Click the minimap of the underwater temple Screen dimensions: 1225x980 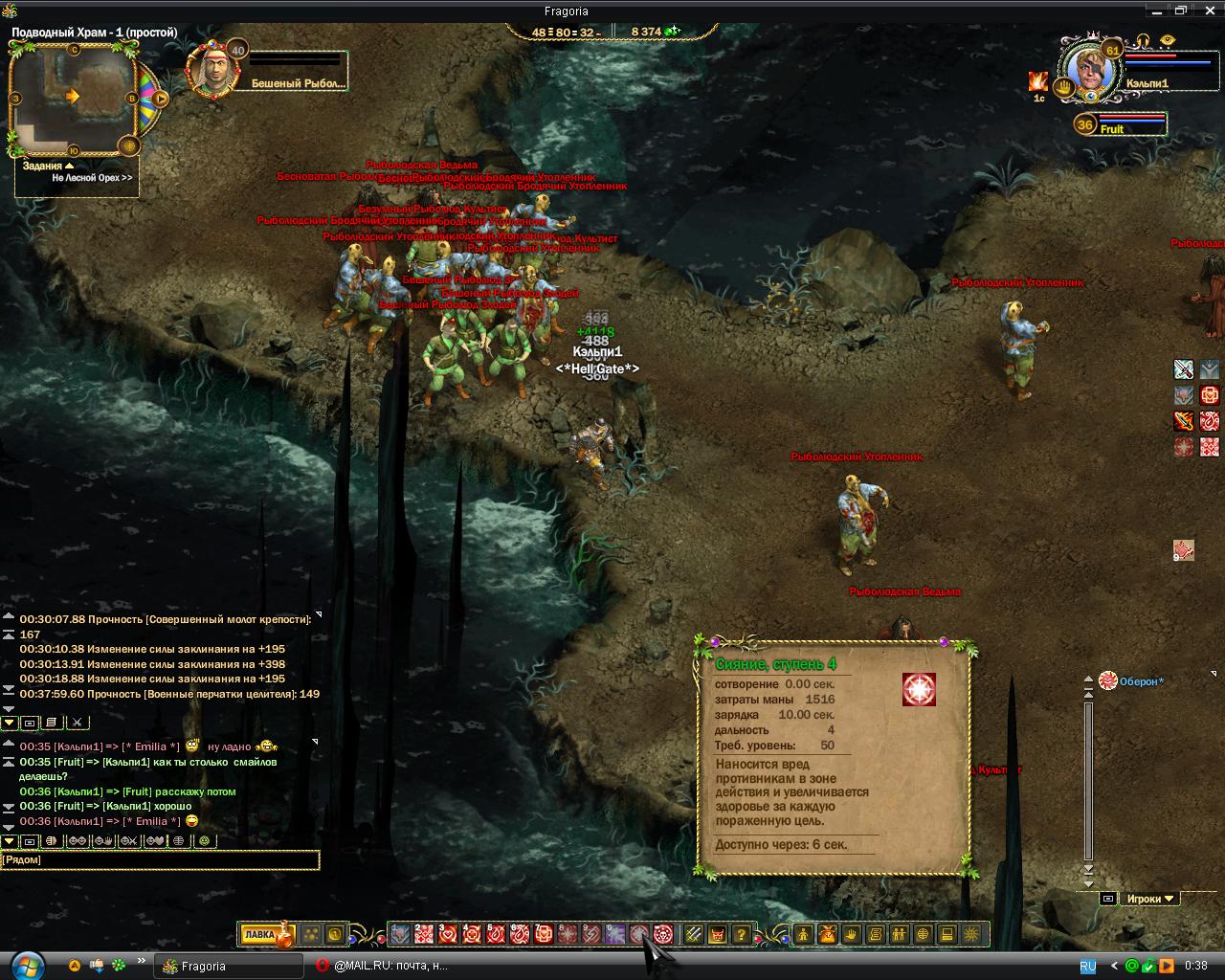tap(73, 98)
